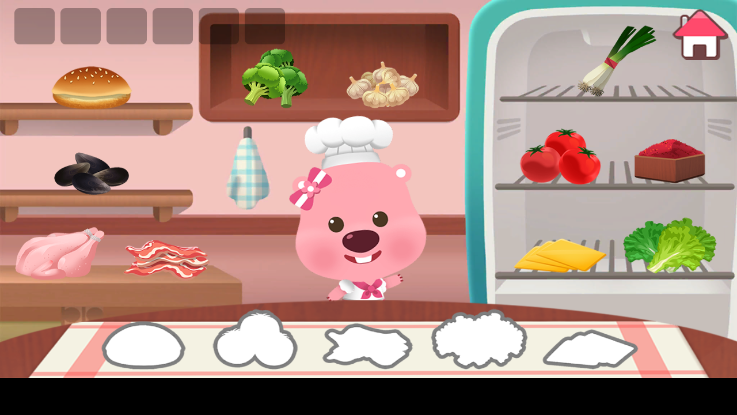Select the broccoli ingredient
737x415 pixels.
pyautogui.click(x=273, y=77)
